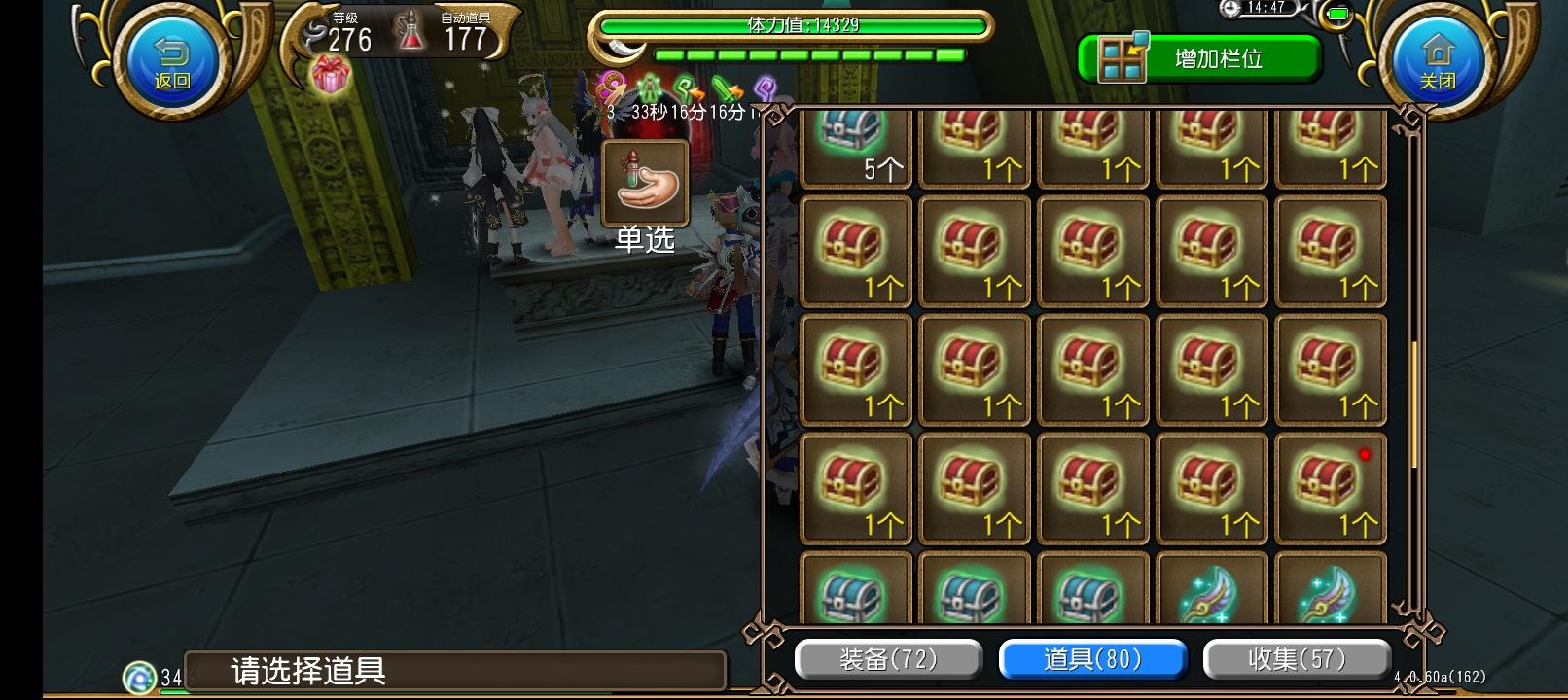This screenshot has height=700, width=1568.
Task: Select the red dot marked treasure chest
Action: point(1330,488)
